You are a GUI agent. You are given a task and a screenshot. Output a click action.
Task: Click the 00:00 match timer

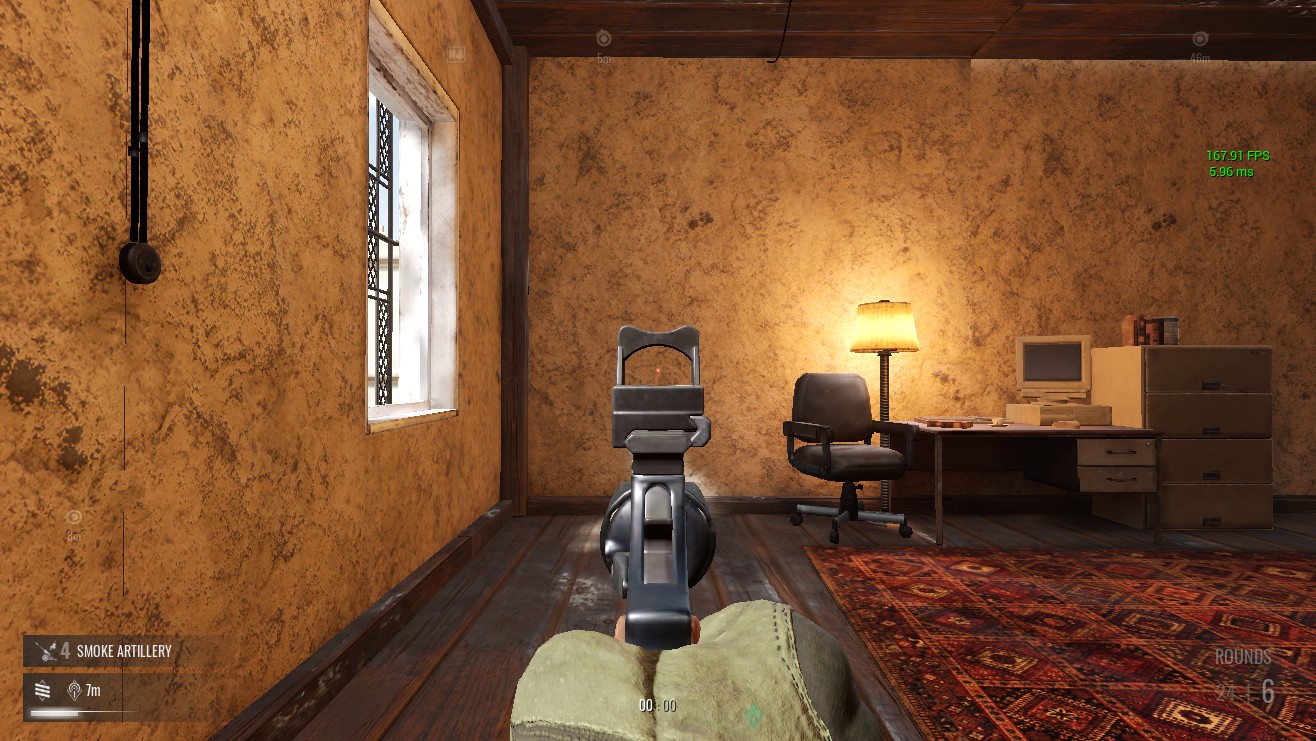(x=657, y=705)
